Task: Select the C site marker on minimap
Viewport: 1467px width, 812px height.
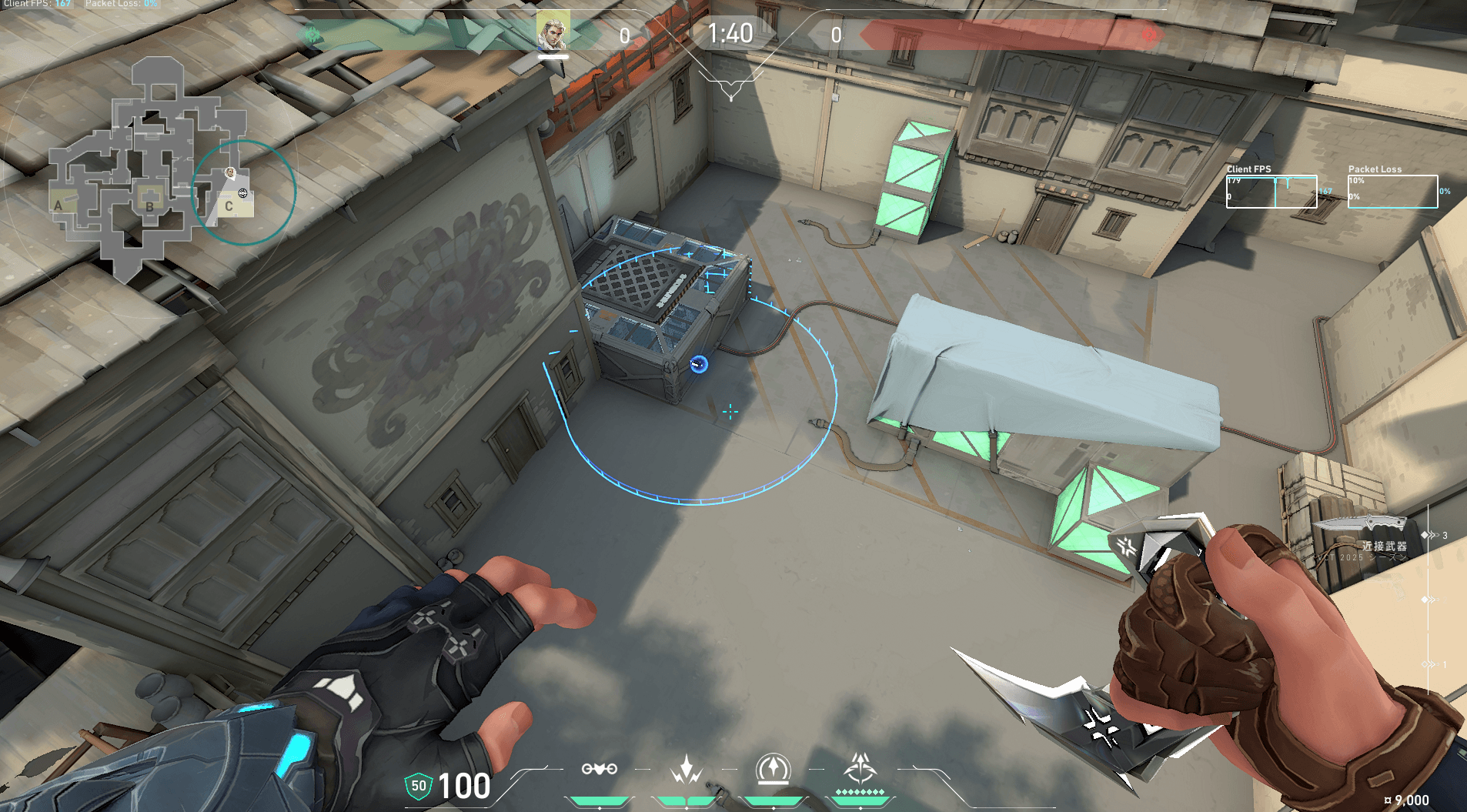Action: (x=229, y=206)
